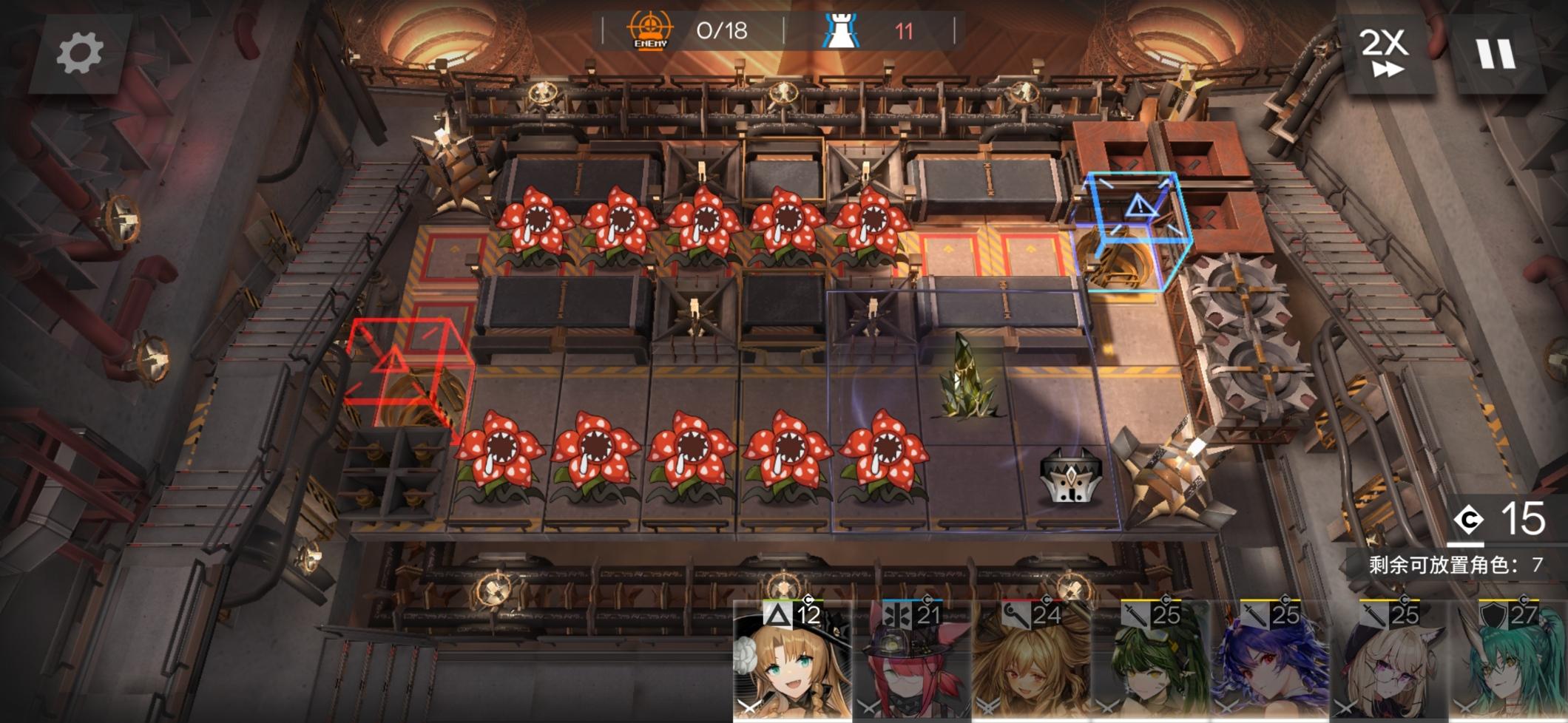
Task: Toggle the 2X battle speed
Action: click(x=1384, y=52)
